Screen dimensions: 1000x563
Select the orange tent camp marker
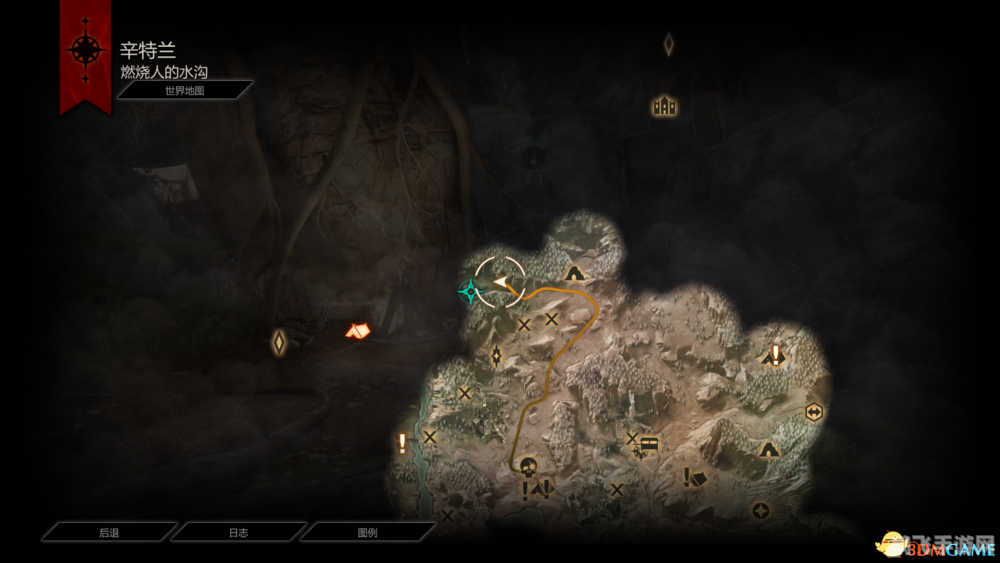(356, 330)
